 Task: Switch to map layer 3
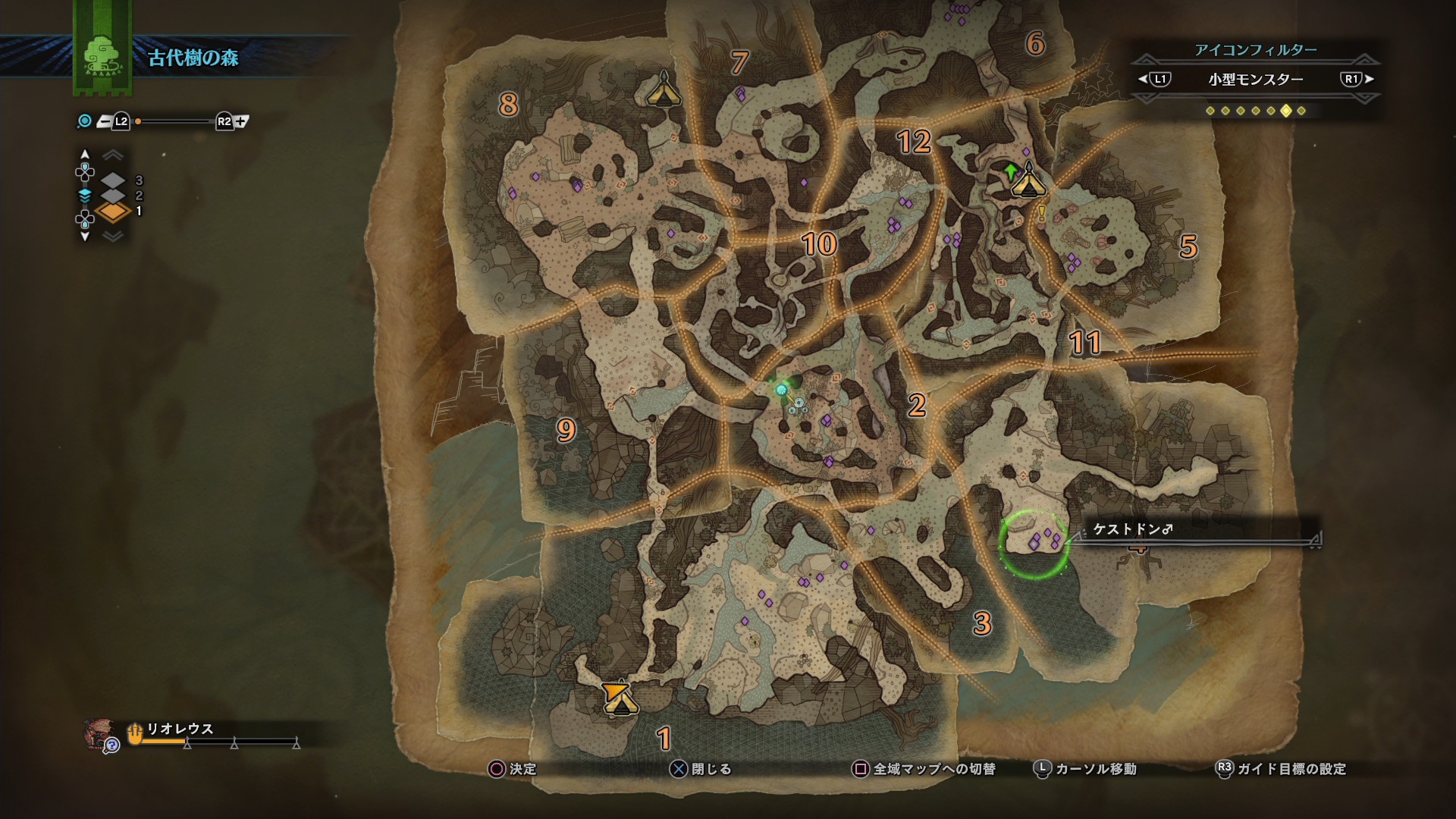coord(113,180)
